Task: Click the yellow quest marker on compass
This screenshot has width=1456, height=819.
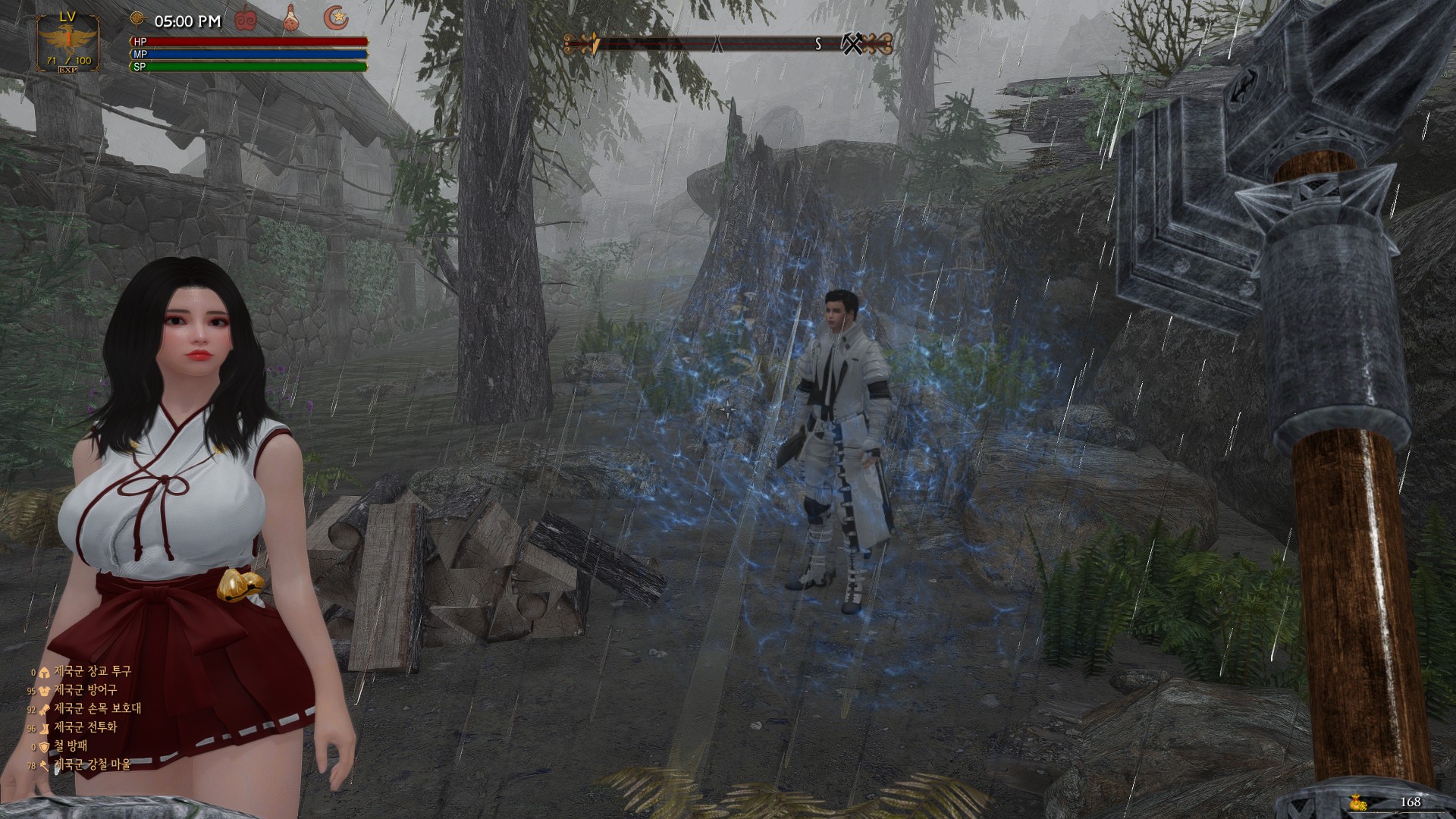Action: 595,44
